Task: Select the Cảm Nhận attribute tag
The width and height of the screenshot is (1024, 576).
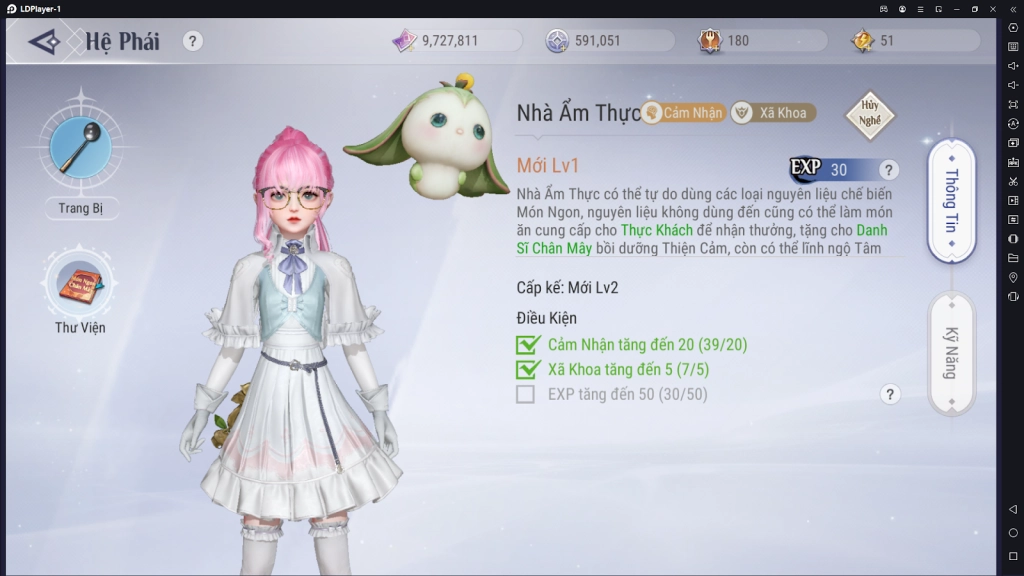Action: (x=683, y=113)
